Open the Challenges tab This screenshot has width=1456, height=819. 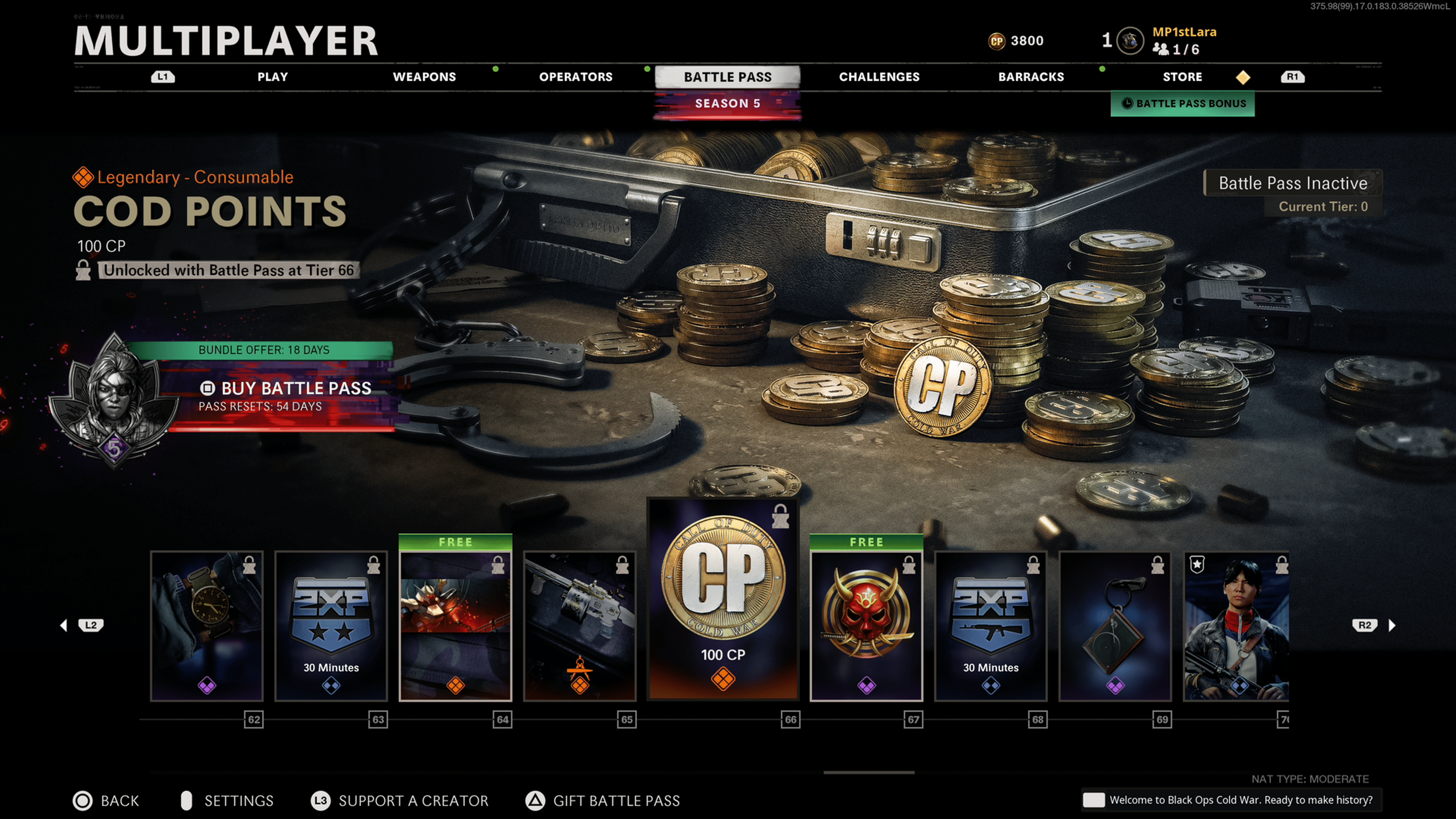coord(879,77)
